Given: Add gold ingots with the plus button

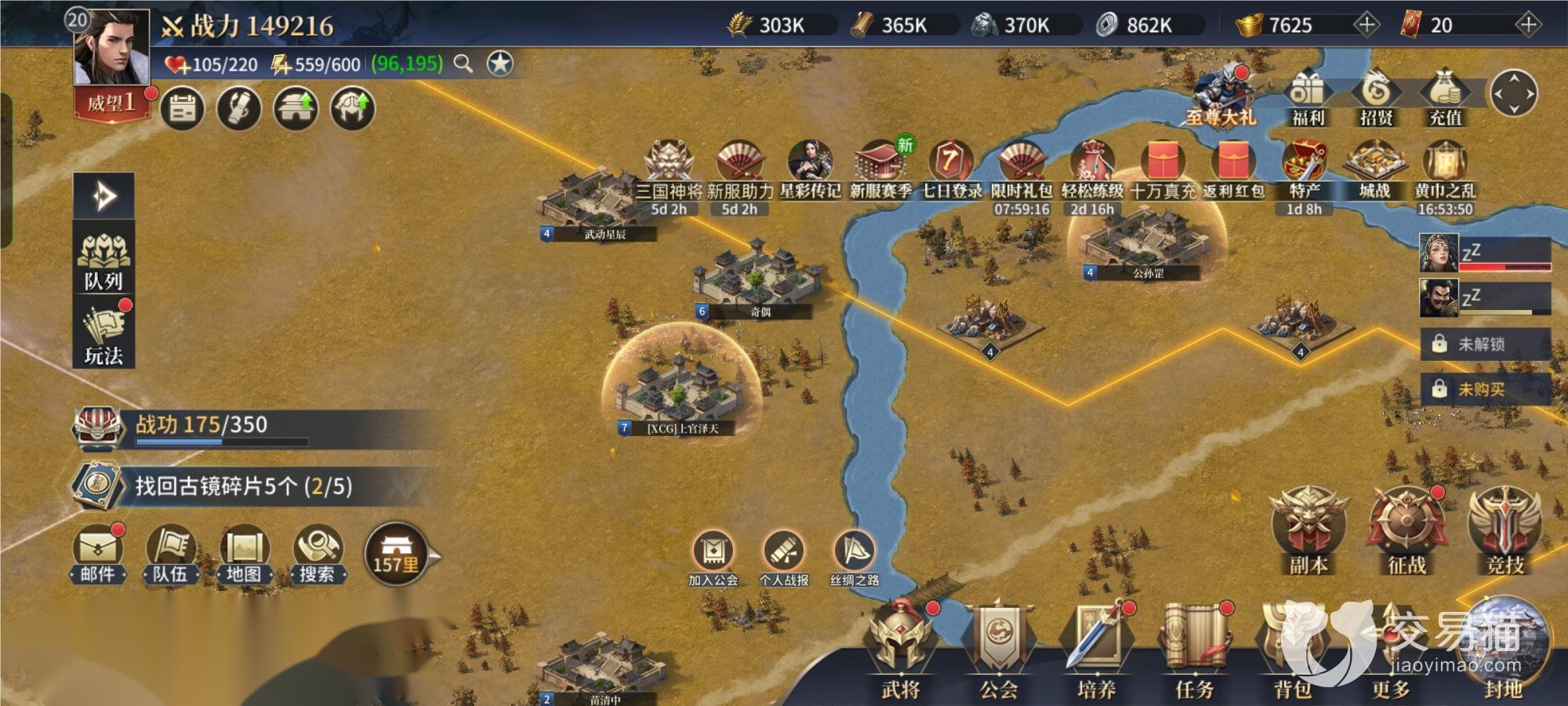Looking at the screenshot, I should click(1366, 25).
